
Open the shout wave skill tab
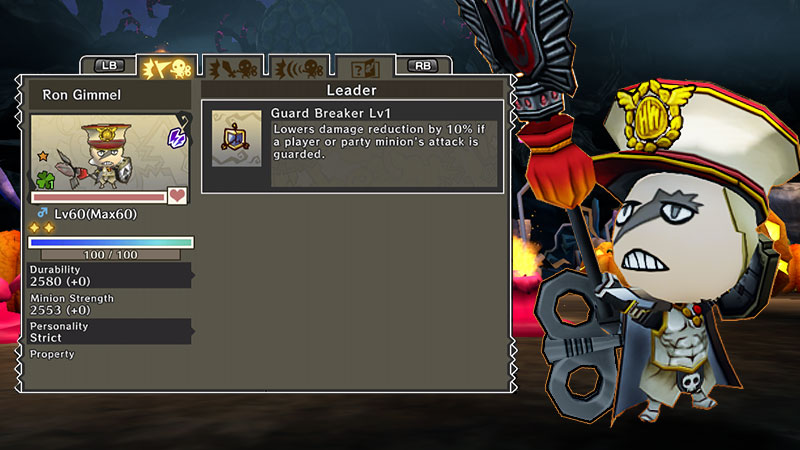[x=298, y=68]
